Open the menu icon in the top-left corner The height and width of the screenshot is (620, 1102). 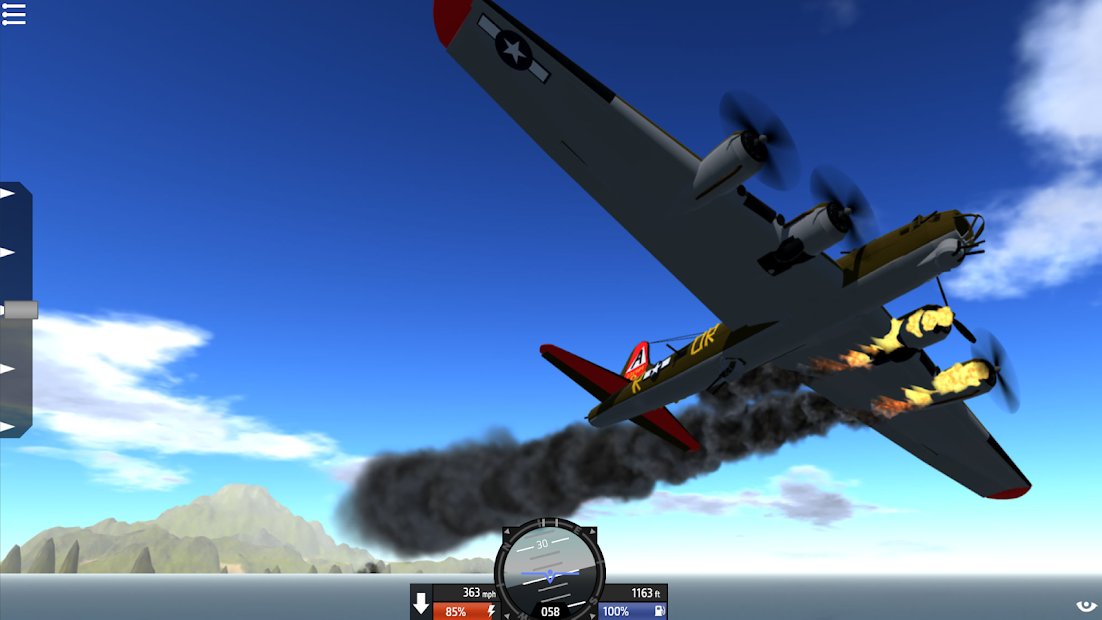pos(14,13)
